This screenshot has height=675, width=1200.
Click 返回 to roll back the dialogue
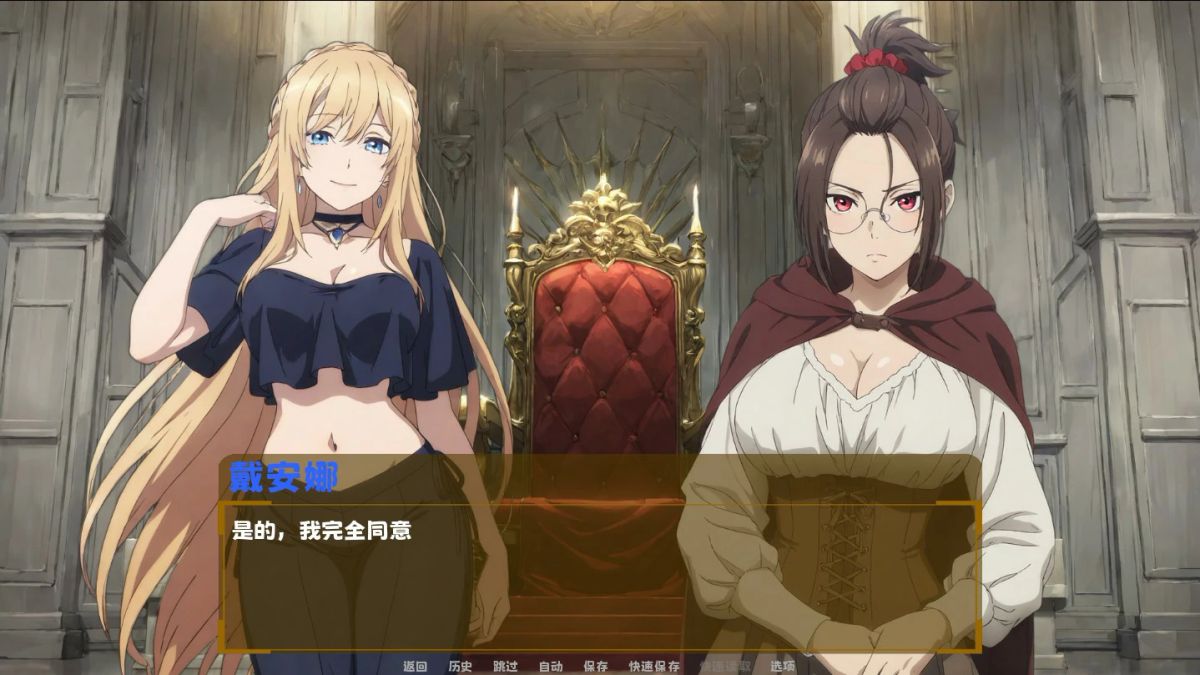pyautogui.click(x=415, y=666)
